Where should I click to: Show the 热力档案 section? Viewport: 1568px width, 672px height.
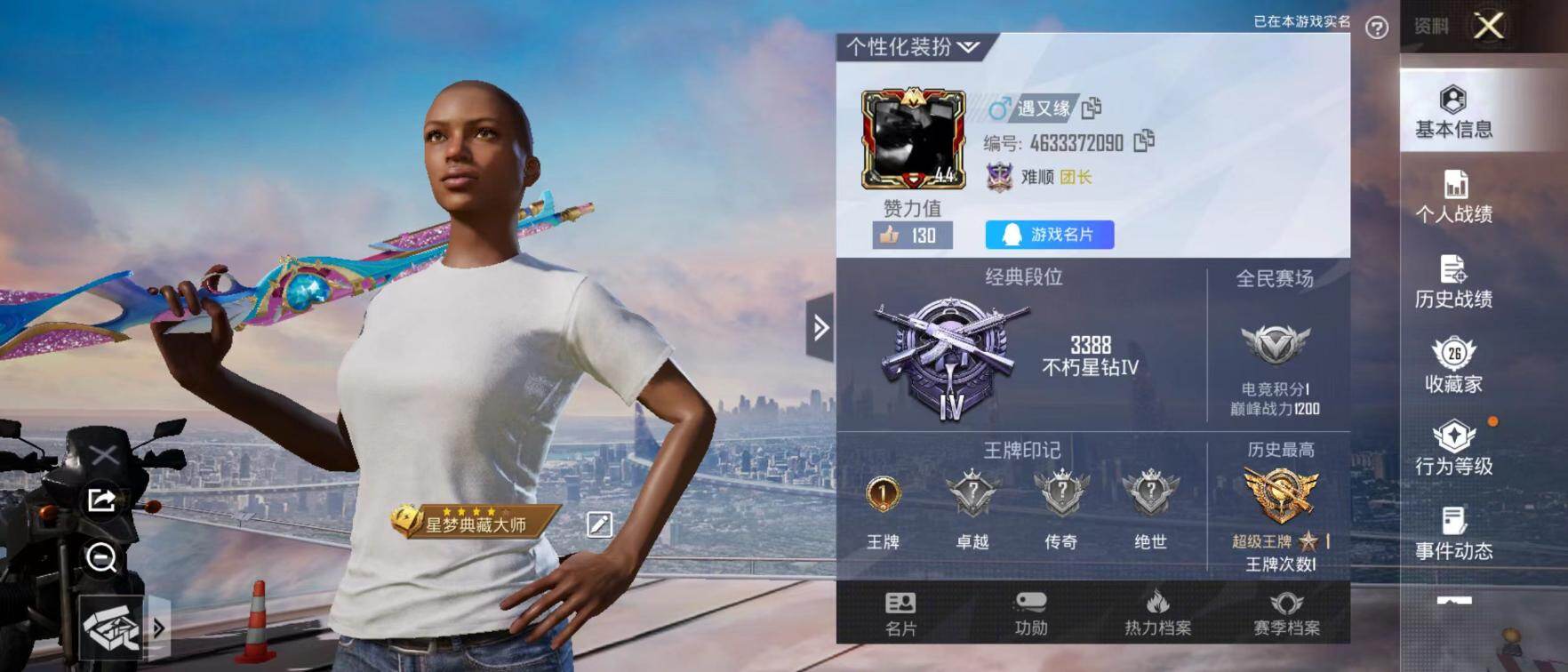coord(1157,613)
